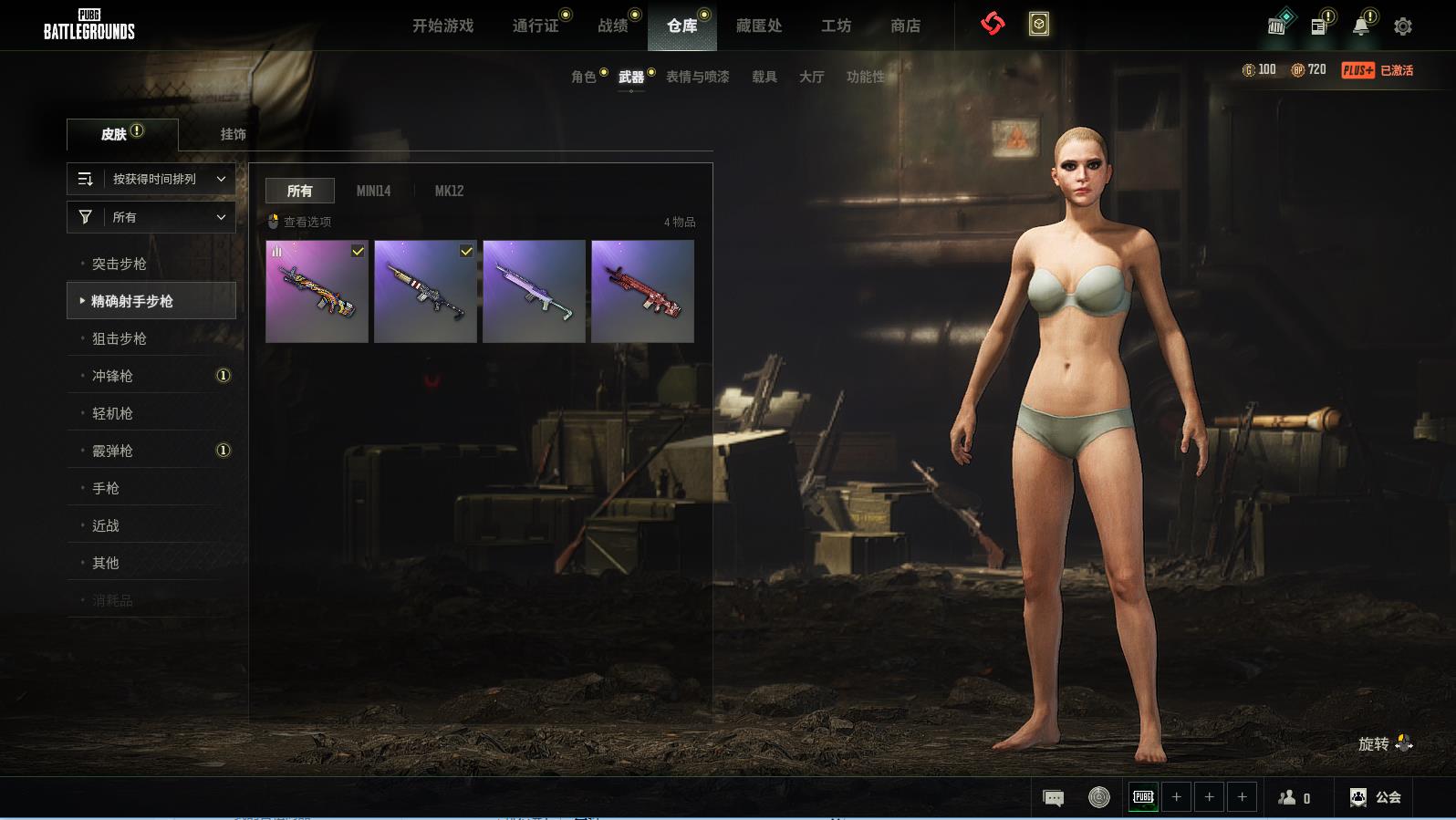The width and height of the screenshot is (1456, 820).
Task: Select the orange patterned rifle skin
Action: [x=317, y=291]
